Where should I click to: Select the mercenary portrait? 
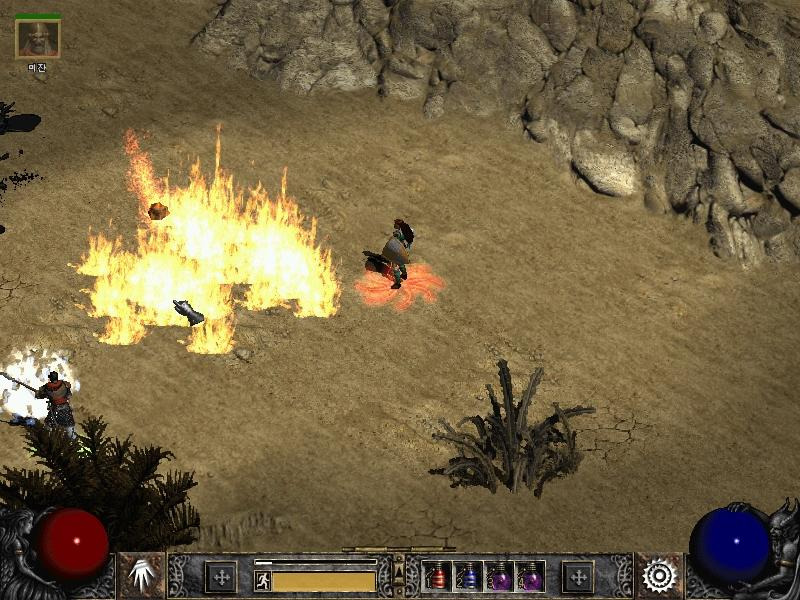point(38,39)
